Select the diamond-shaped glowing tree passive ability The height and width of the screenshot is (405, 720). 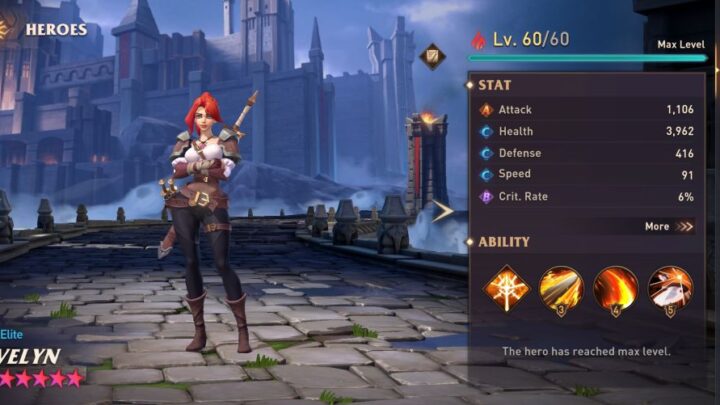507,288
